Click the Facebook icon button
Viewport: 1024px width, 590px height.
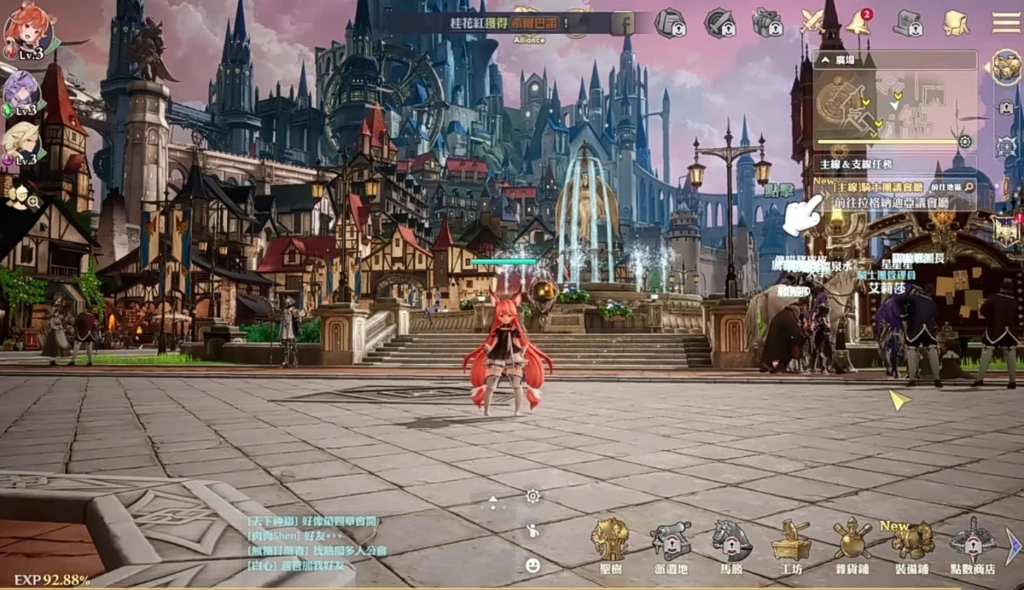pos(622,22)
